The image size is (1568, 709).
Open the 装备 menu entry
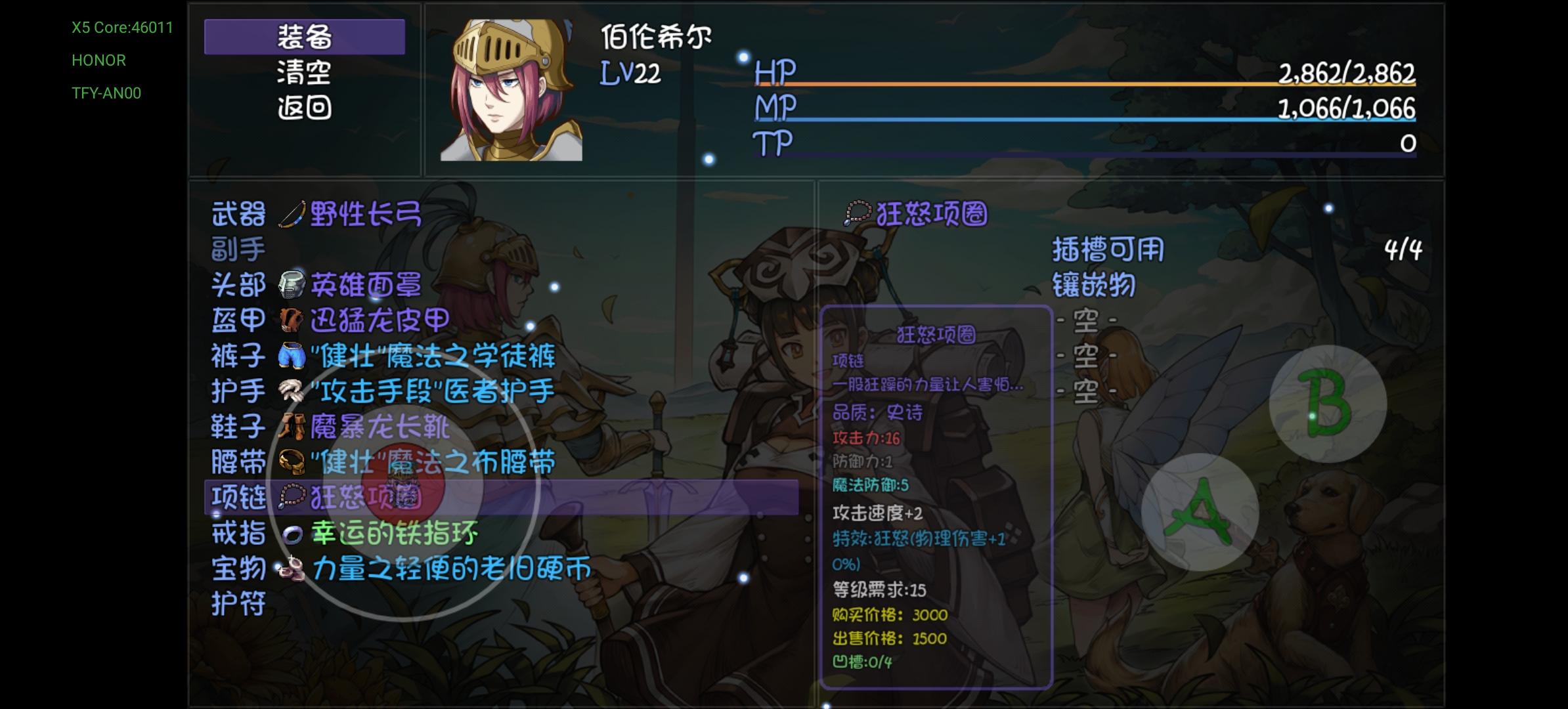[x=304, y=37]
